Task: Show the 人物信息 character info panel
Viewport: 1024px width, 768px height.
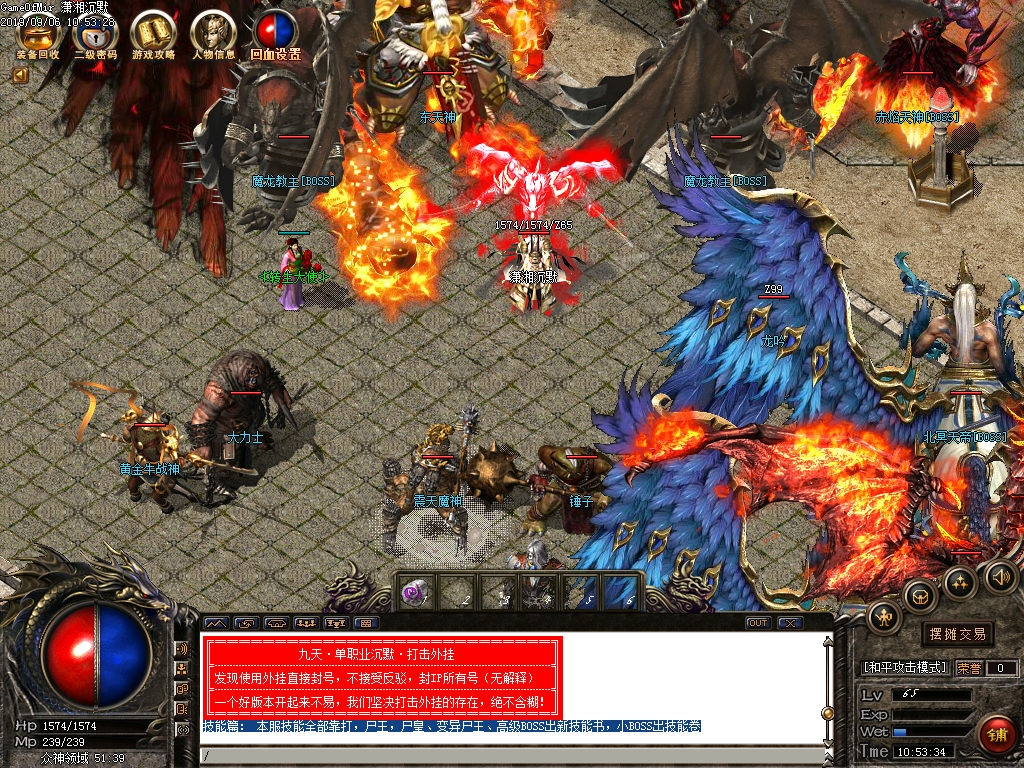Action: [212, 36]
